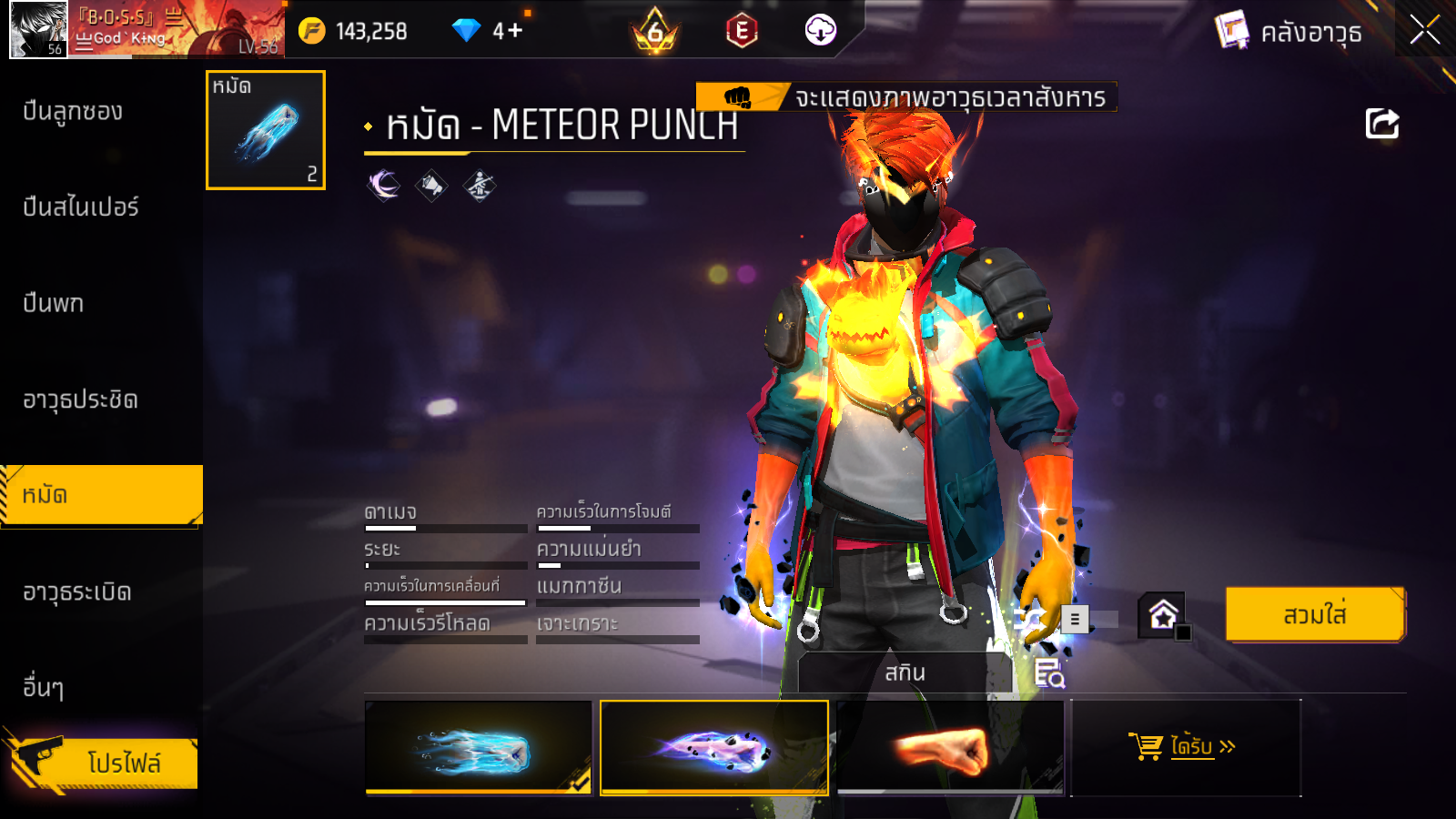Add more diamonds with the plus
Screen dimensions: 1456x819
[x=515, y=31]
